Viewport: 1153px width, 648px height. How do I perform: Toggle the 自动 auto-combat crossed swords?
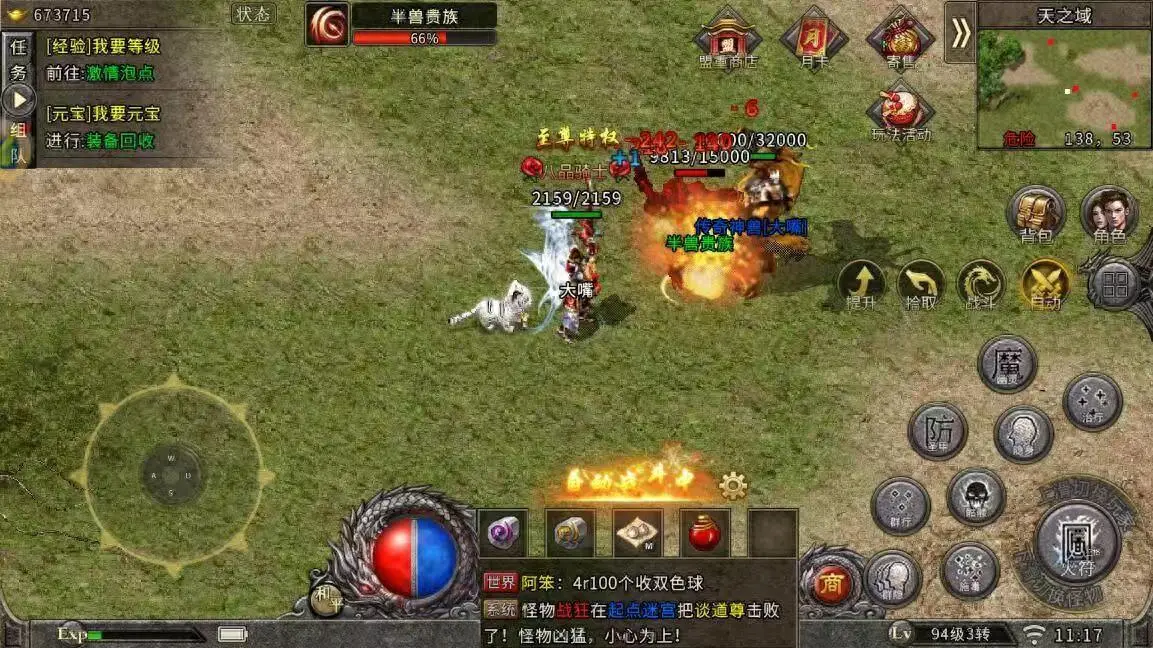tap(1045, 284)
